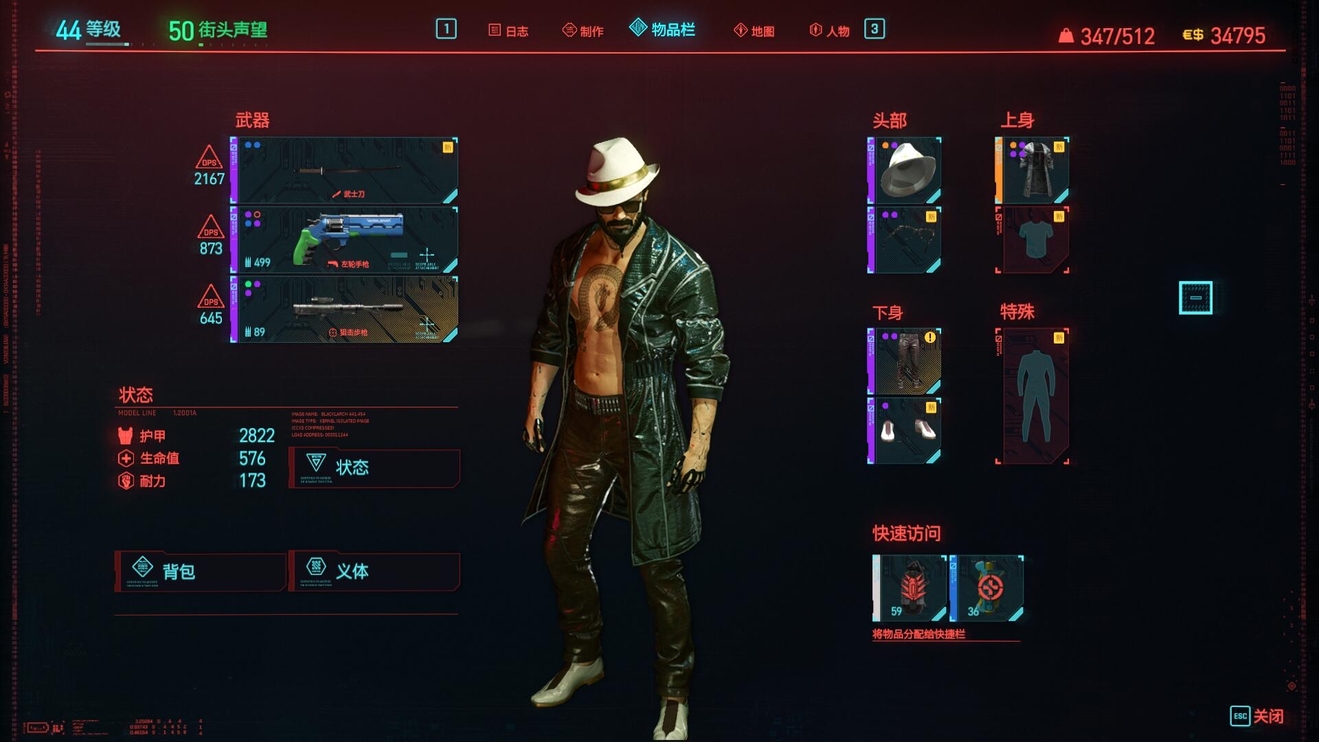This screenshot has height=742, width=1319.
Task: Open the 义体 cyberware menu
Action: pyautogui.click(x=375, y=571)
